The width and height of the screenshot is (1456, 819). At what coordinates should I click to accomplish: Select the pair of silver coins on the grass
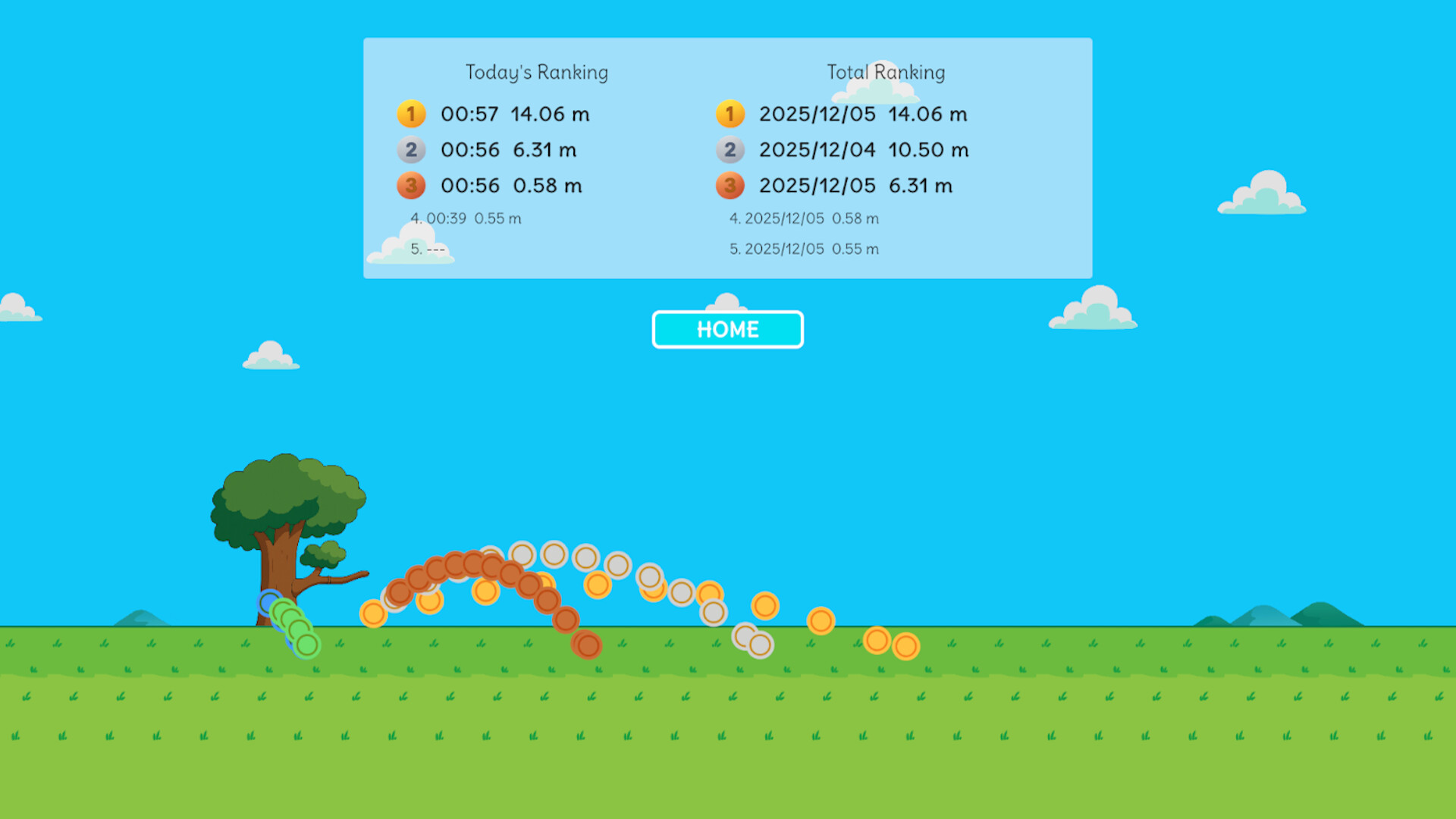(753, 641)
